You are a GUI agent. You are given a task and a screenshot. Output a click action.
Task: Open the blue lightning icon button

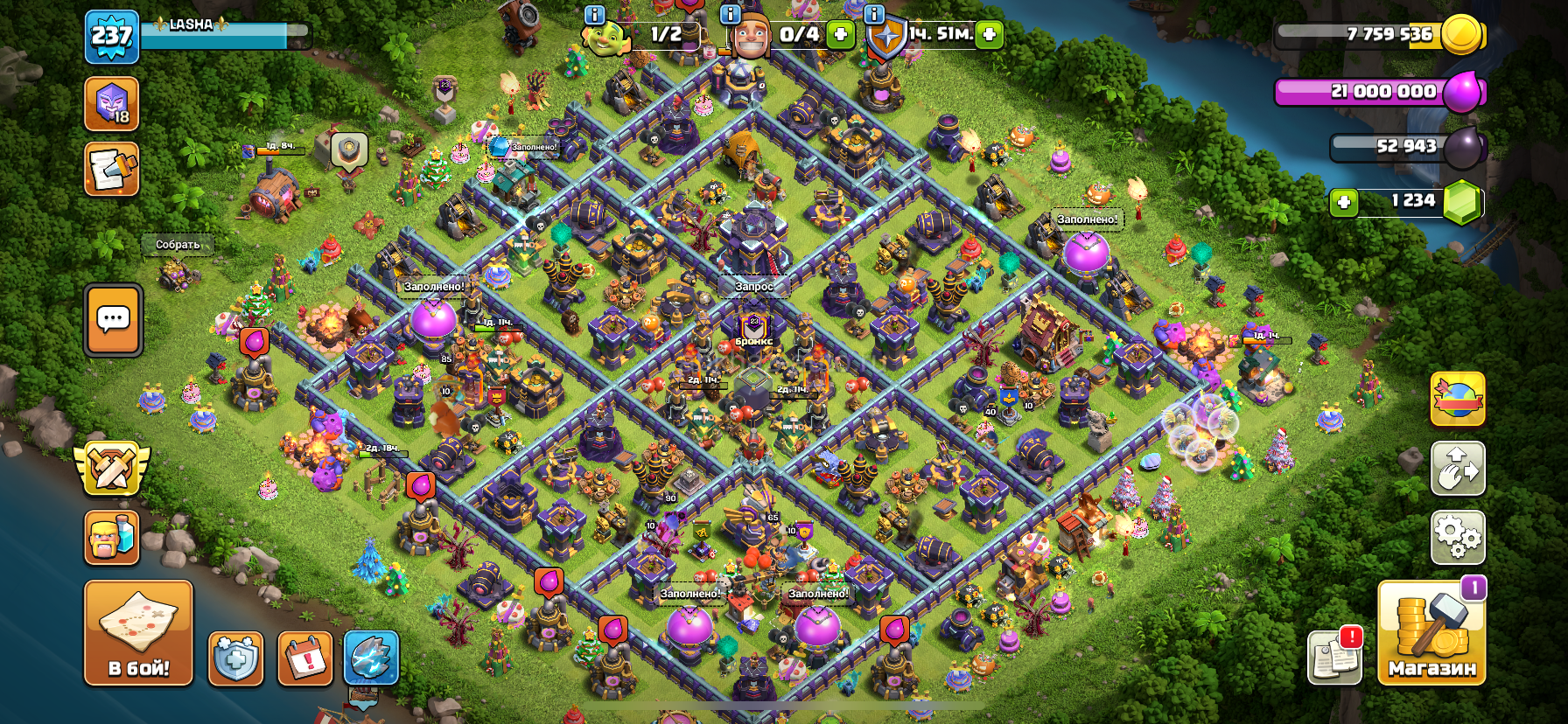click(371, 658)
